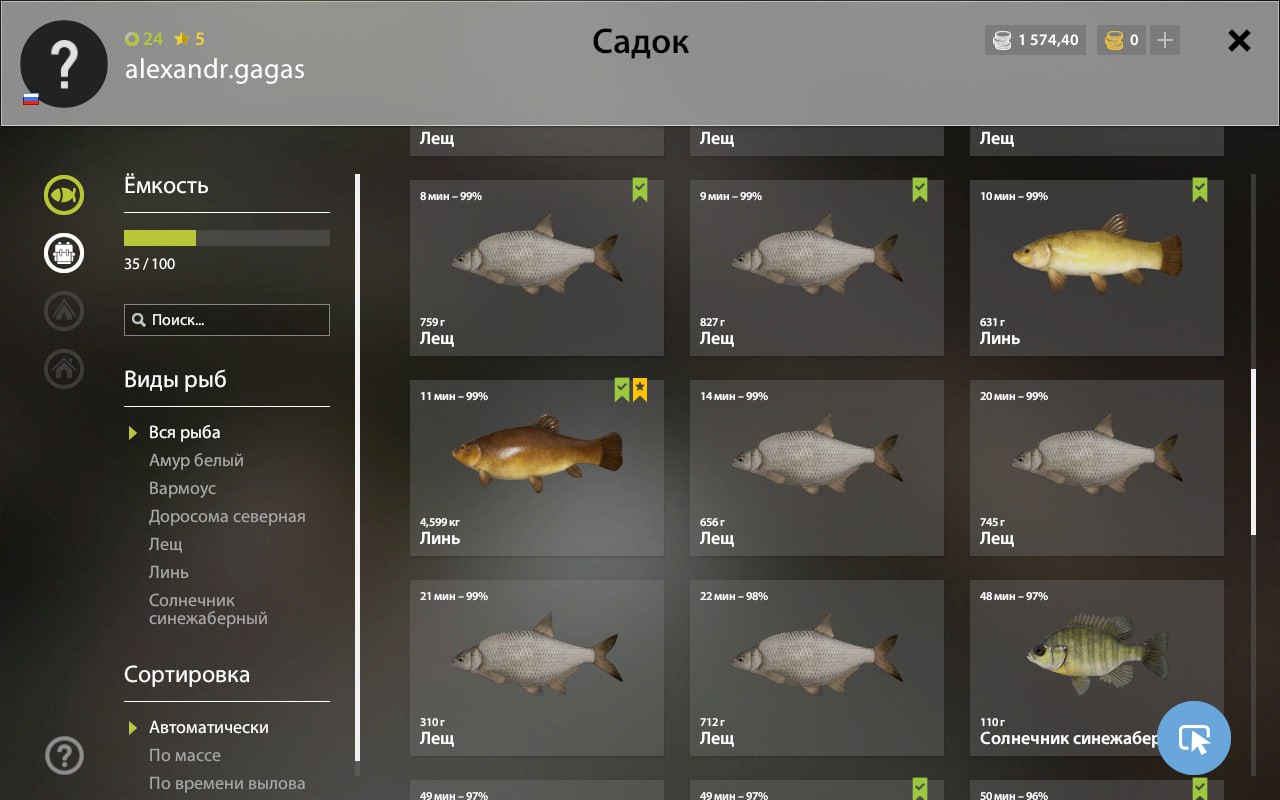The width and height of the screenshot is (1280, 800).
Task: Select the Линь species filter
Action: tap(169, 572)
